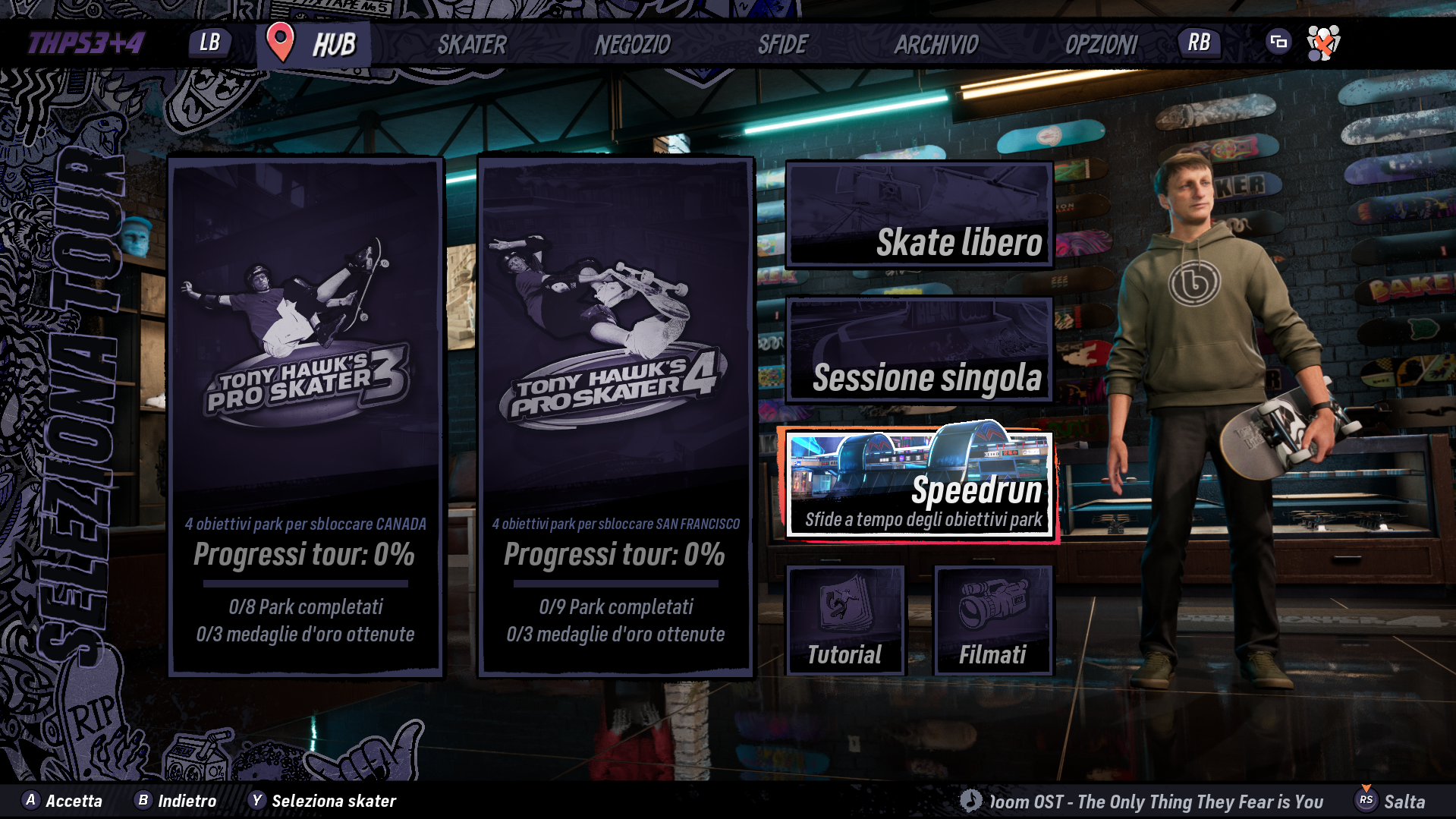Choose the Tony Hawk's Pro Skater 4 tour
Screen dimensions: 1456x819
(x=615, y=417)
